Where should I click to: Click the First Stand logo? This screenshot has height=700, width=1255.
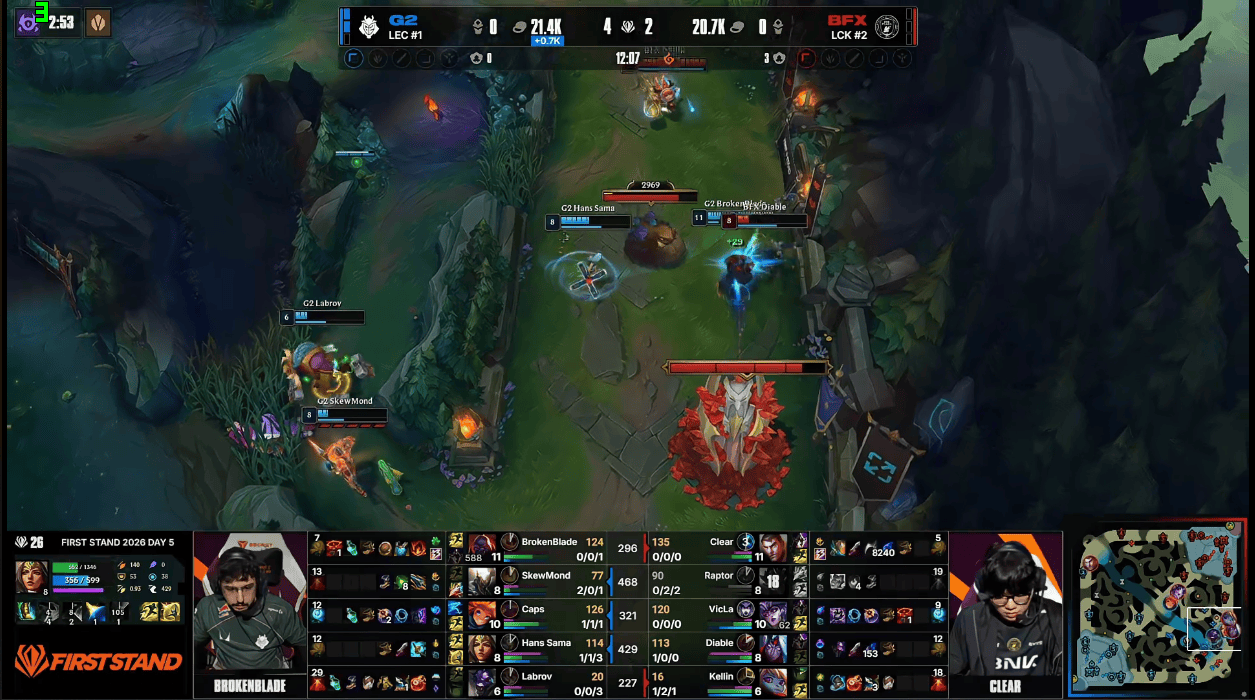[x=98, y=660]
